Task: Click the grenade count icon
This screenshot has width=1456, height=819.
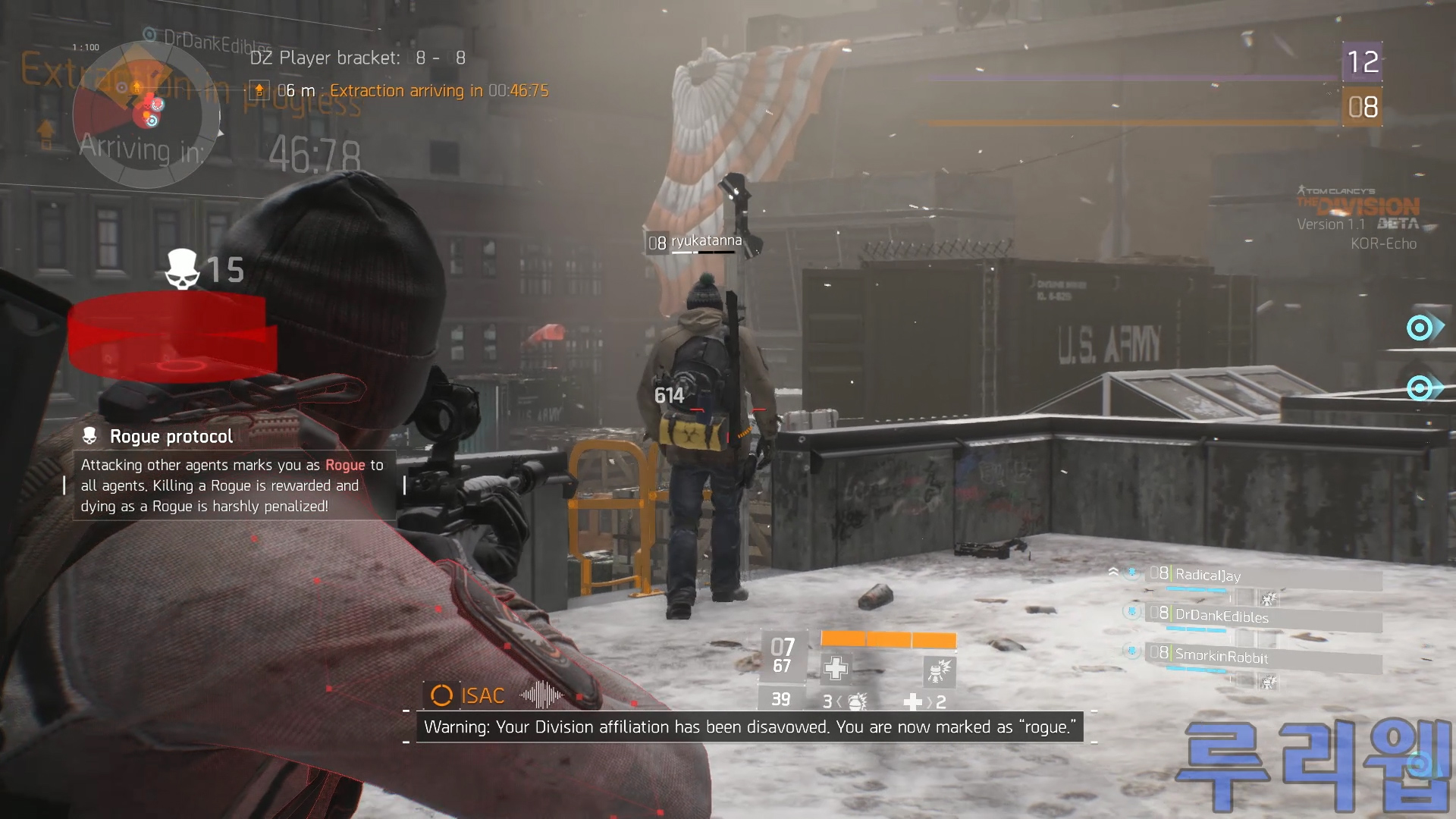Action: click(x=856, y=701)
